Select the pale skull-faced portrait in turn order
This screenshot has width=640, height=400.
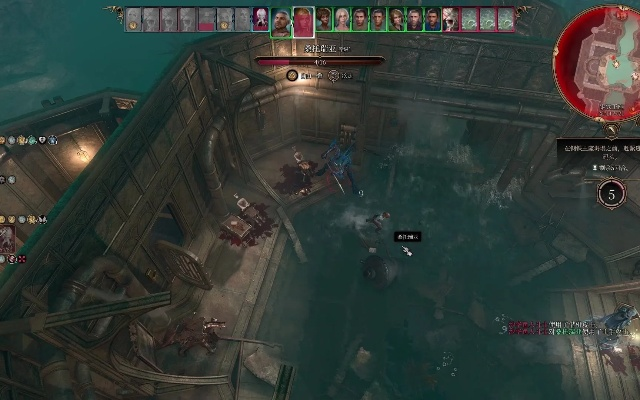click(x=451, y=18)
